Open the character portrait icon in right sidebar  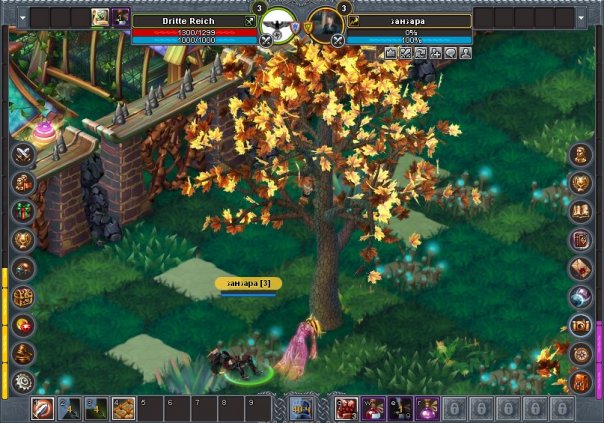click(x=581, y=155)
